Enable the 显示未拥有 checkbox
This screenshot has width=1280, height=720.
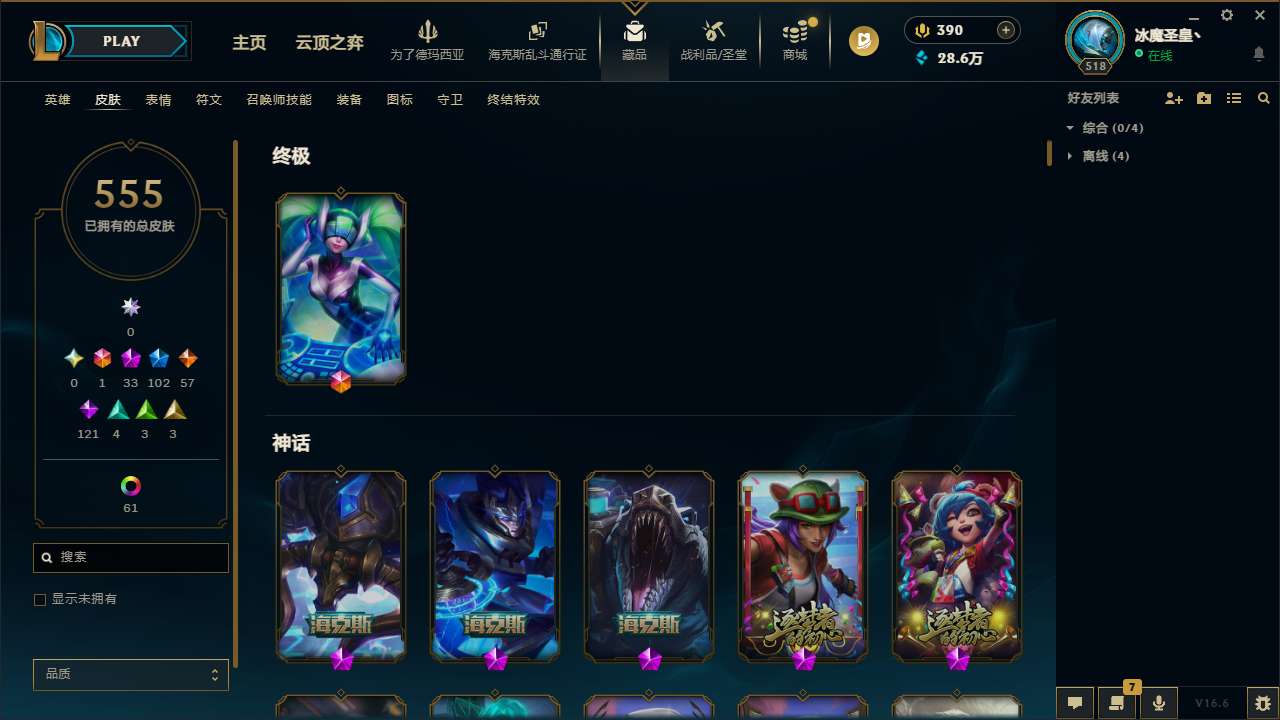pos(40,599)
